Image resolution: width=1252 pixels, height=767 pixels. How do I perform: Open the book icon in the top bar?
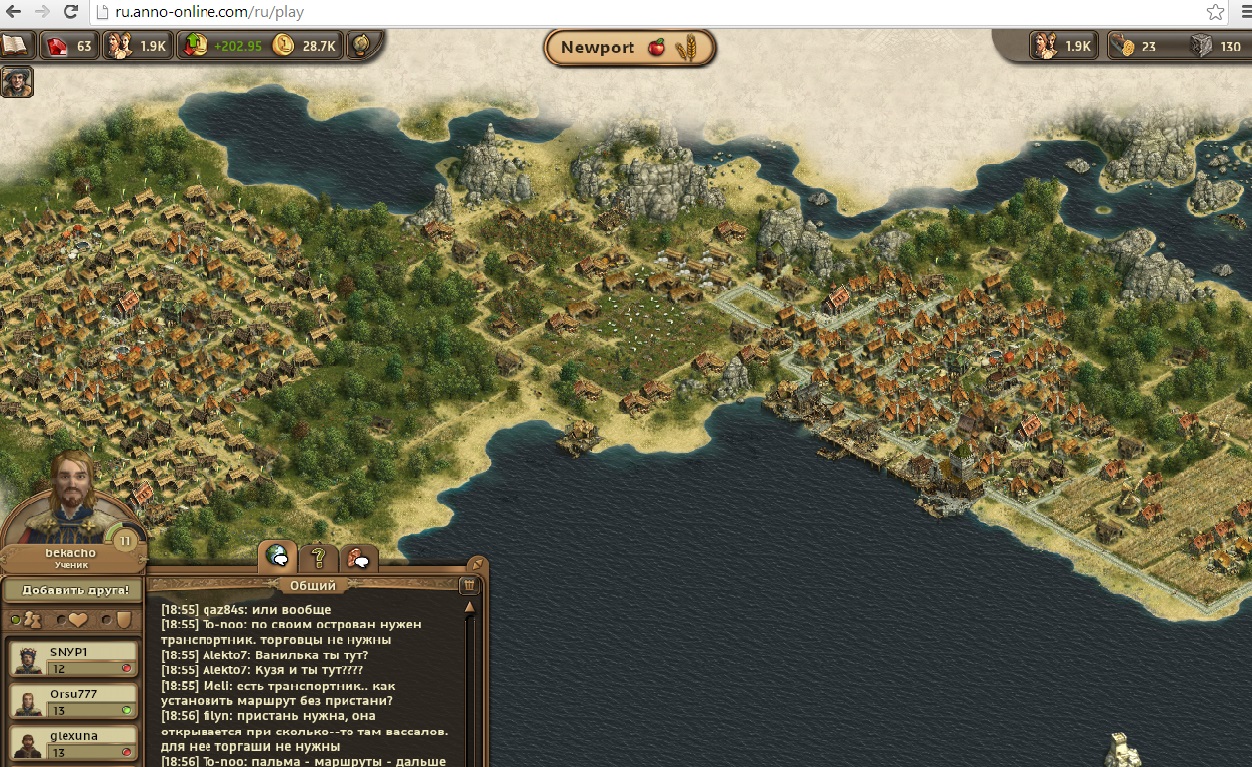pos(16,45)
